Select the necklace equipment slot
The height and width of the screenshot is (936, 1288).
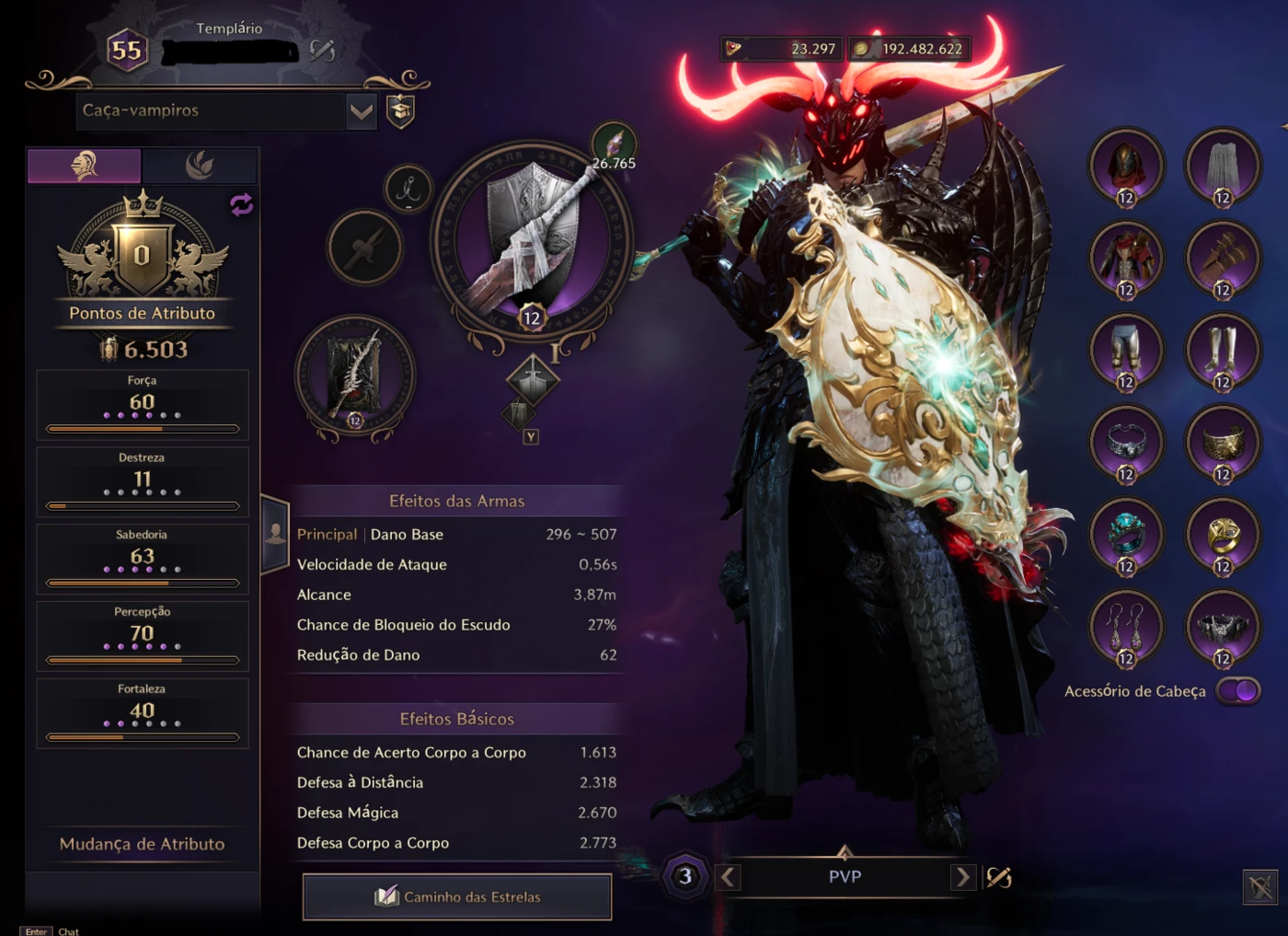(x=1126, y=444)
